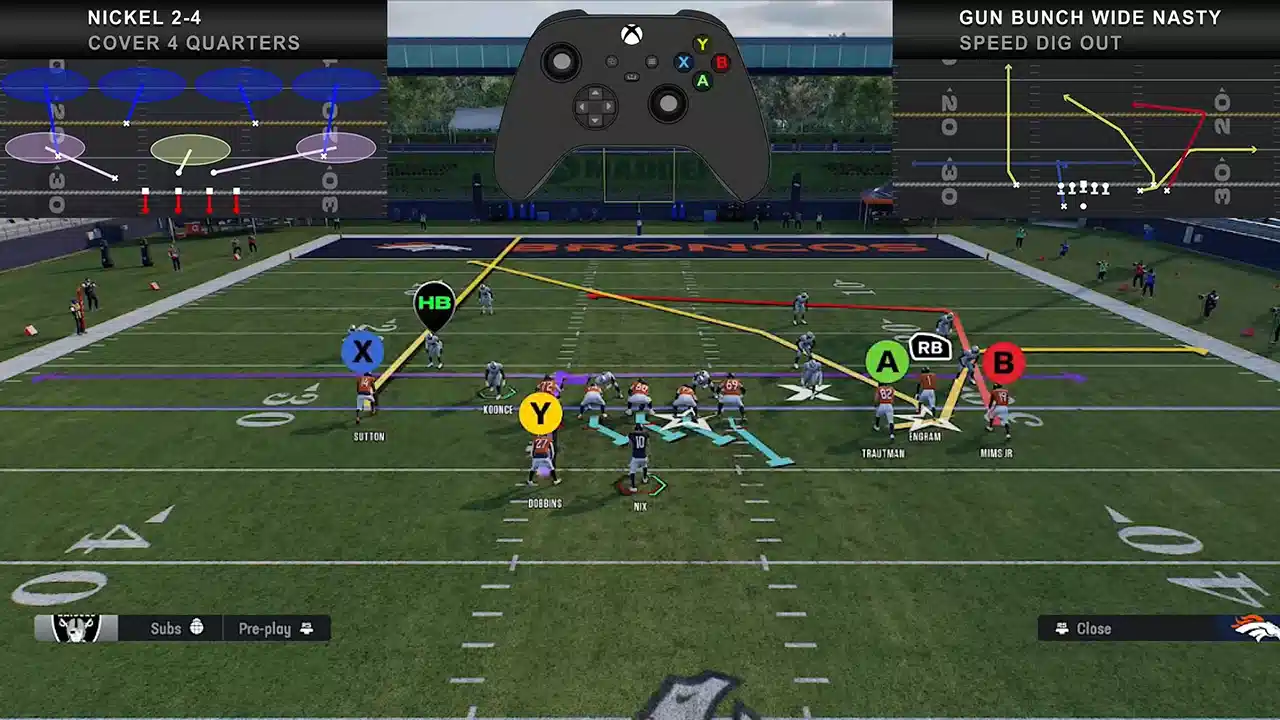Switch to the Subs menu
1280x720 pixels.
click(165, 628)
